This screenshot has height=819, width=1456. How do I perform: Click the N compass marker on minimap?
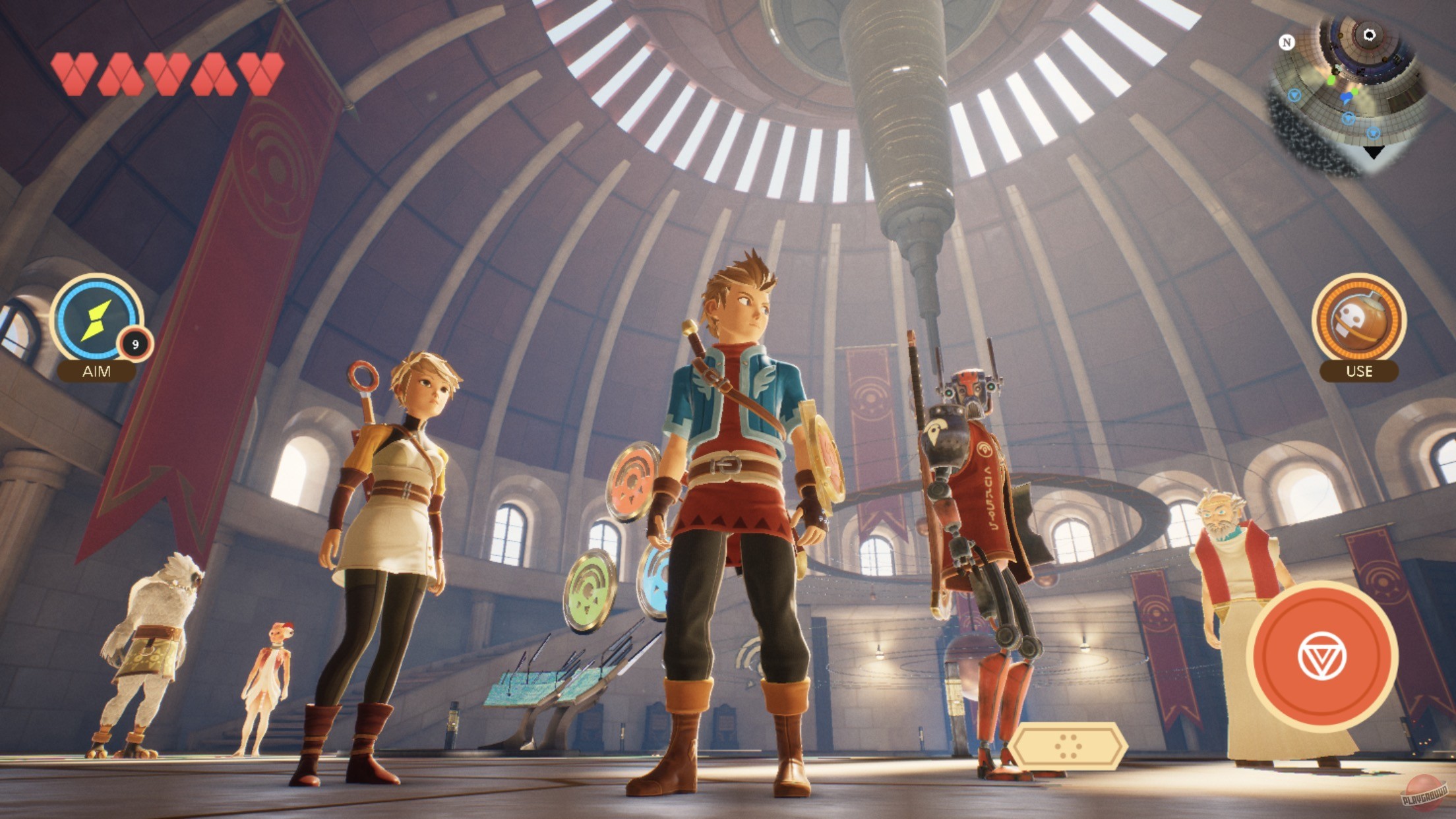coord(1287,42)
